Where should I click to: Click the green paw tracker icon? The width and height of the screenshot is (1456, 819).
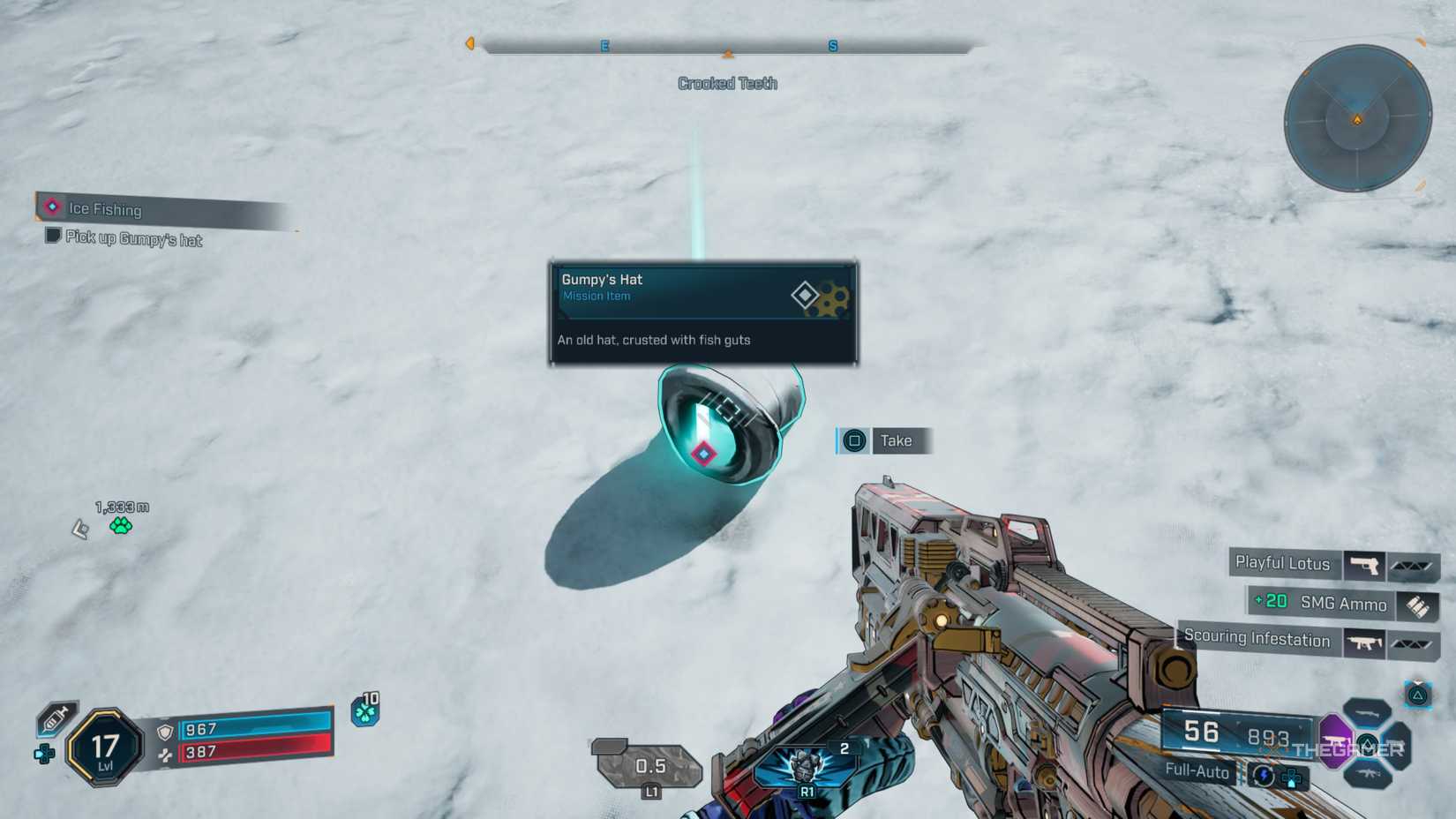[120, 524]
